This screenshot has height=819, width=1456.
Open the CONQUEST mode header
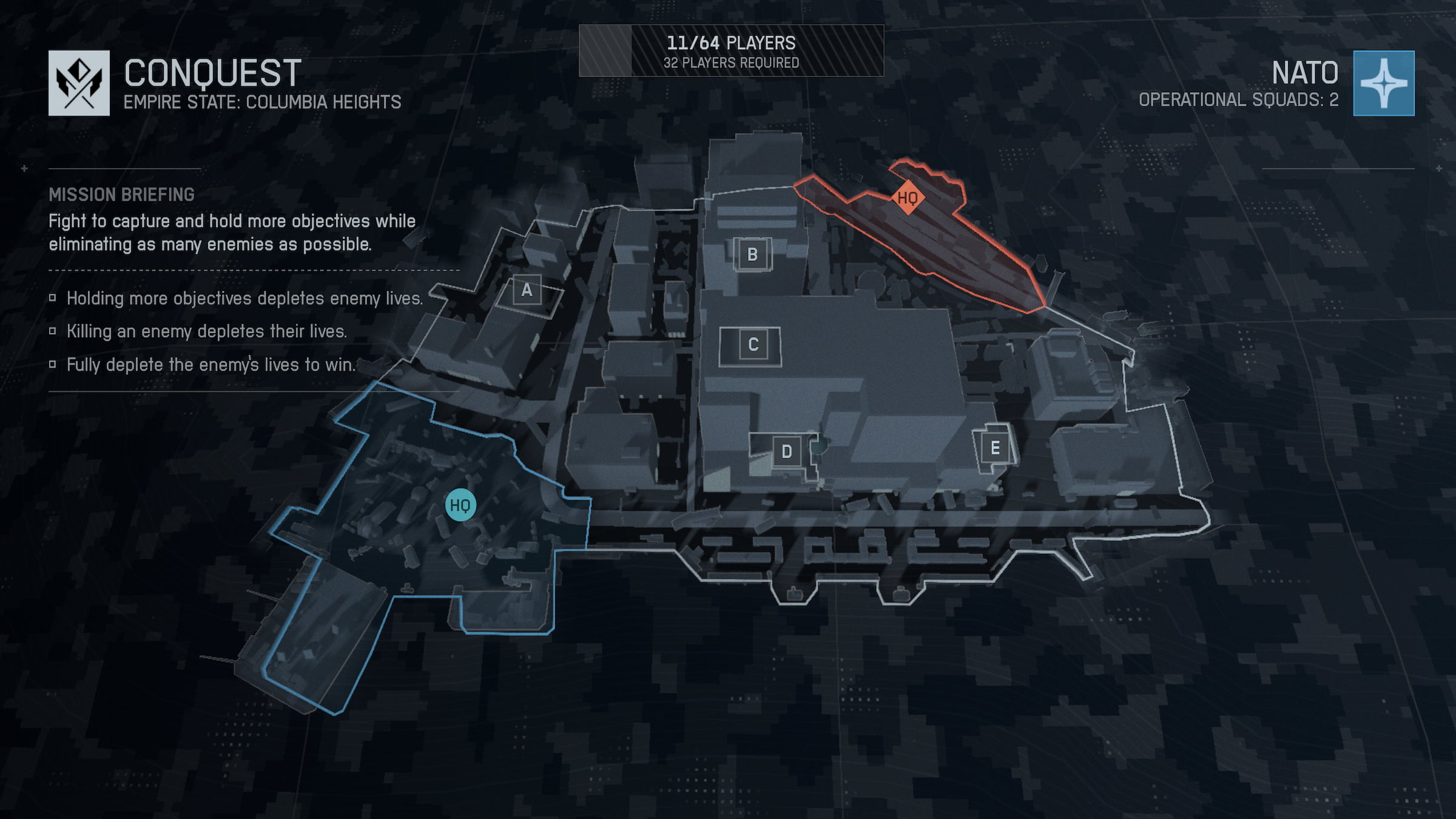212,72
